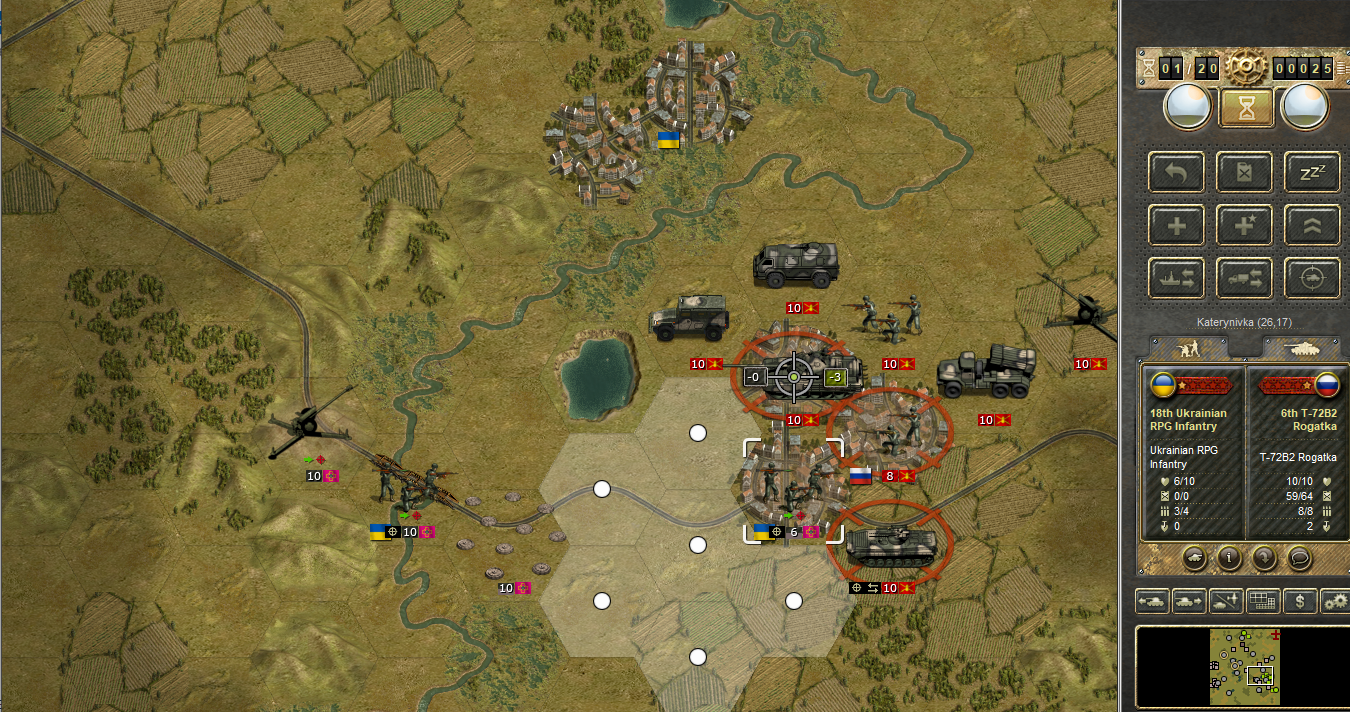Image resolution: width=1350 pixels, height=712 pixels.
Task: Upgrade the unit with the double chevron button
Action: 1312,225
